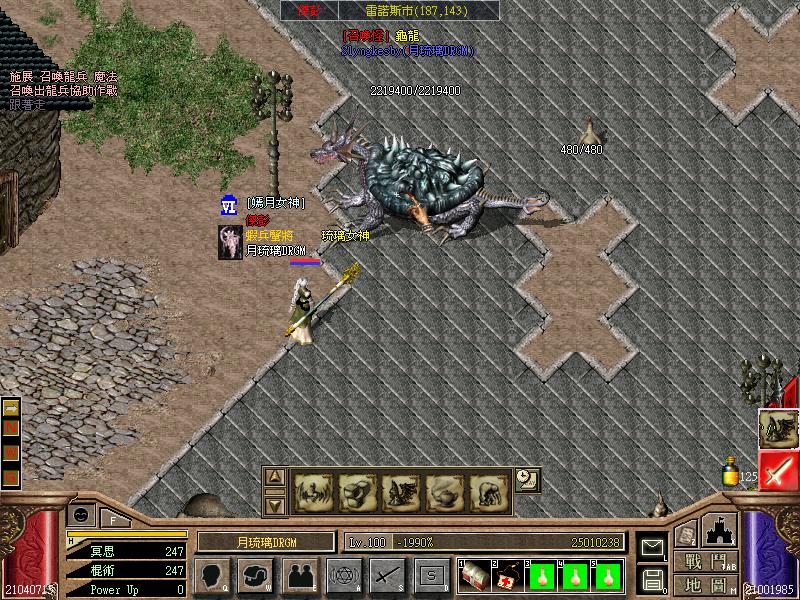Viewport: 800px width, 600px height.
Task: Open the castle silhouette icon
Action: 720,528
